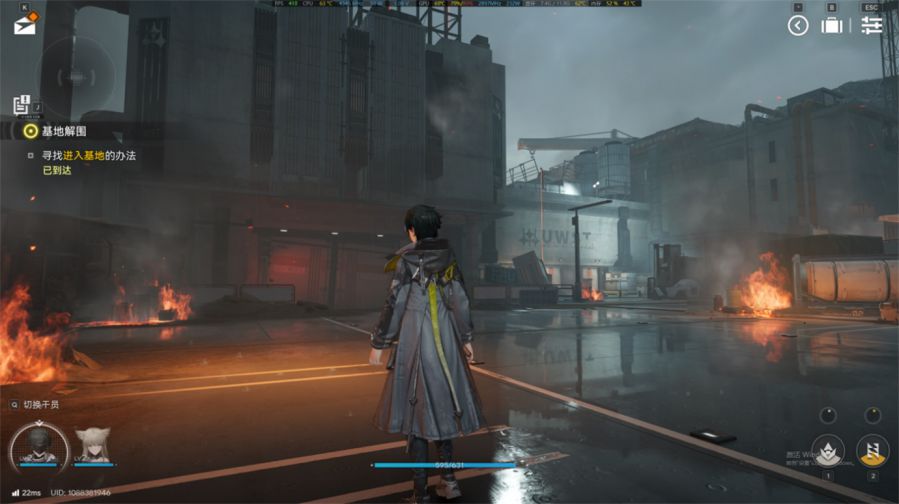The image size is (899, 504).
Task: Click the 切换干员 switch operator label
Action: pos(40,405)
